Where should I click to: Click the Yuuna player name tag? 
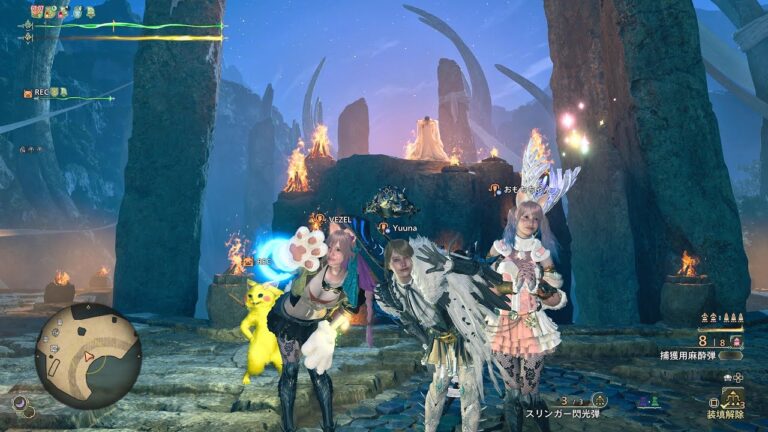(404, 228)
